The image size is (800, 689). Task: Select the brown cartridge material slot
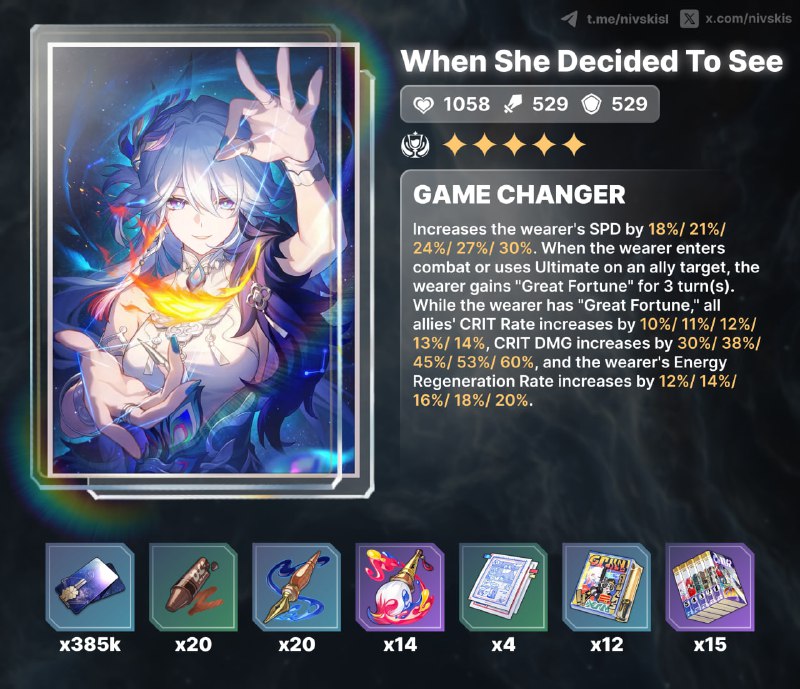coord(193,587)
